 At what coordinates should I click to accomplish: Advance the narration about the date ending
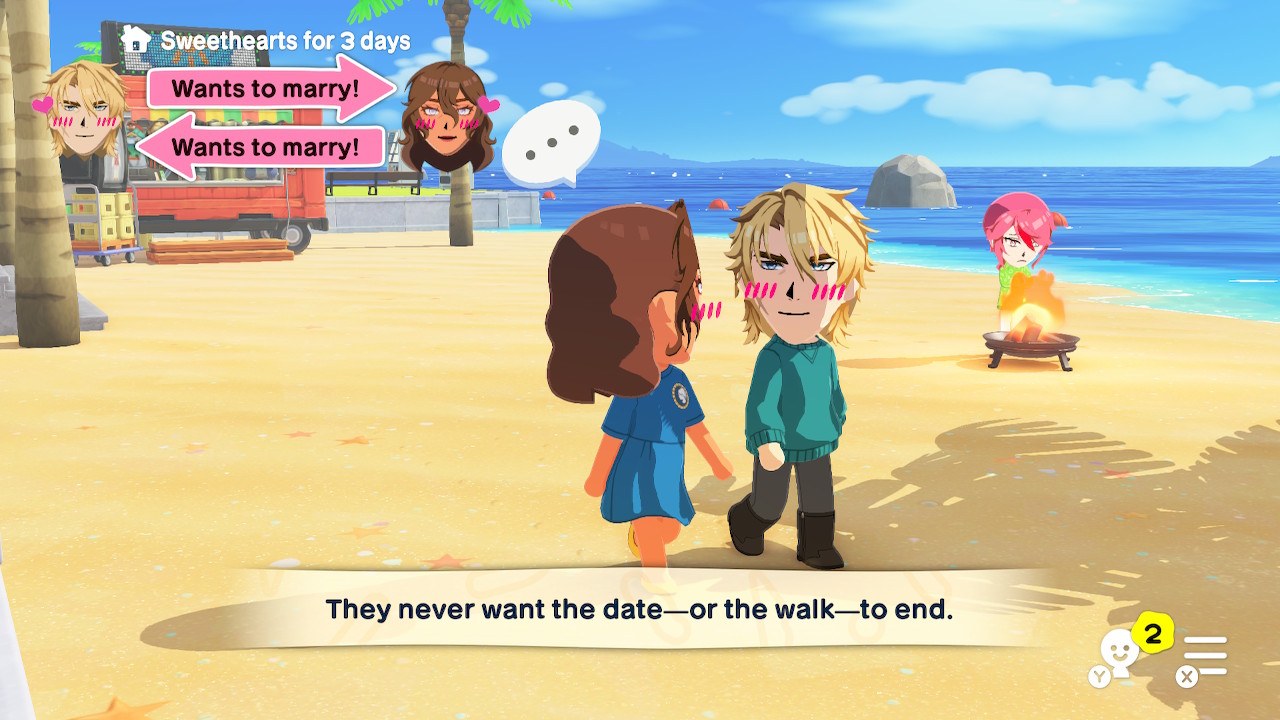coord(639,608)
